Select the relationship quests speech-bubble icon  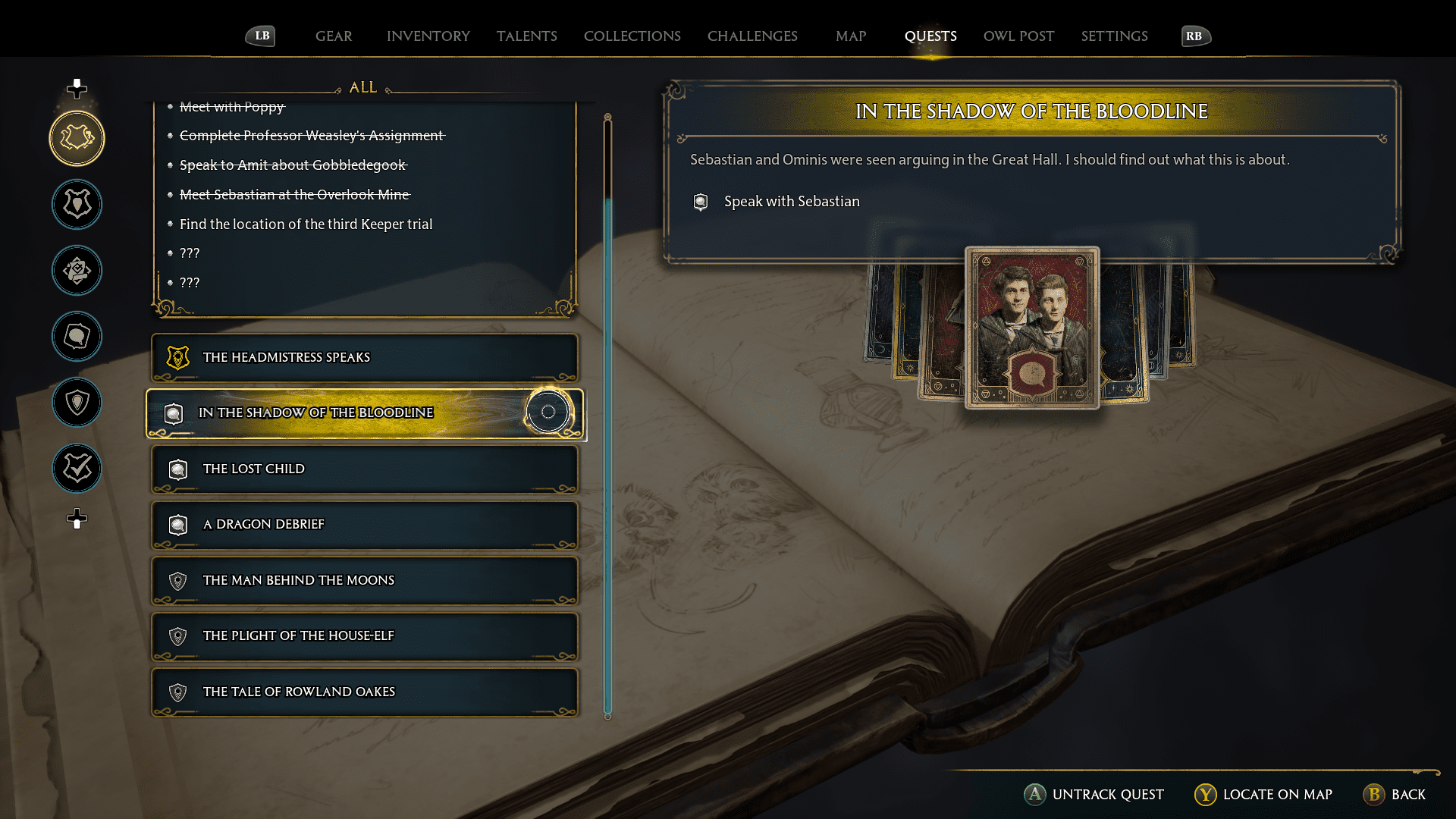tap(76, 337)
